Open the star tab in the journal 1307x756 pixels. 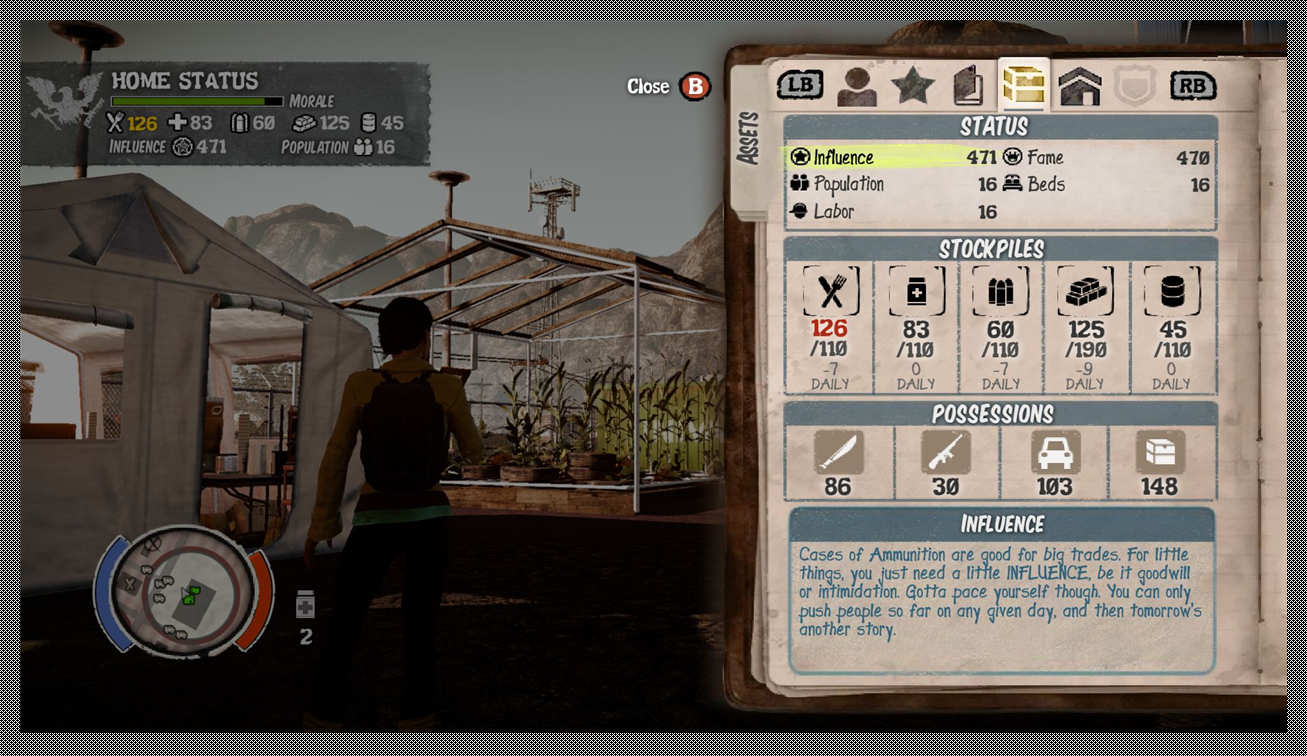(x=911, y=86)
